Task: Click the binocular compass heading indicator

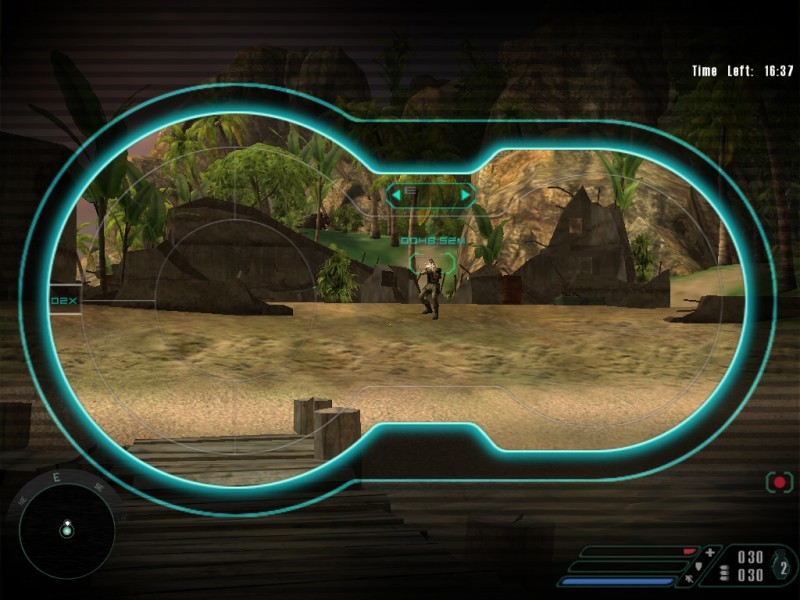Action: (x=431, y=192)
